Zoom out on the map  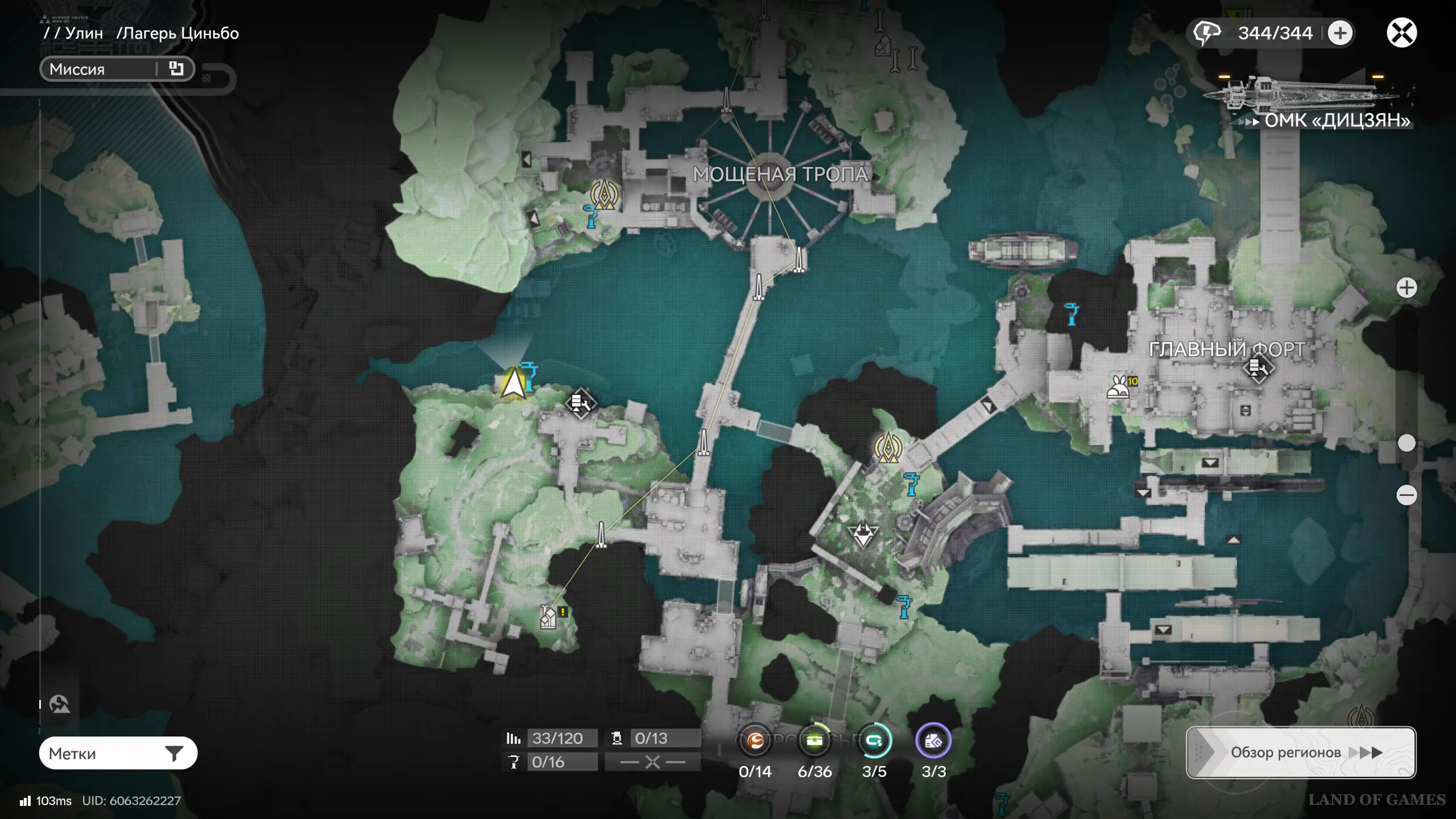(1407, 495)
